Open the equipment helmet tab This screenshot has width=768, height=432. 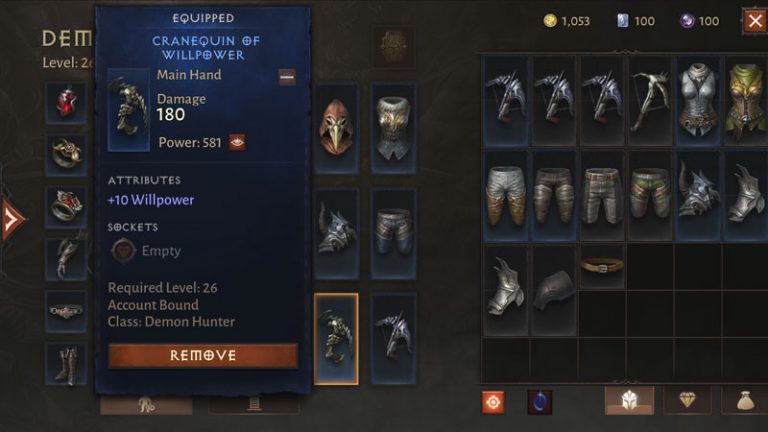pyautogui.click(x=629, y=400)
